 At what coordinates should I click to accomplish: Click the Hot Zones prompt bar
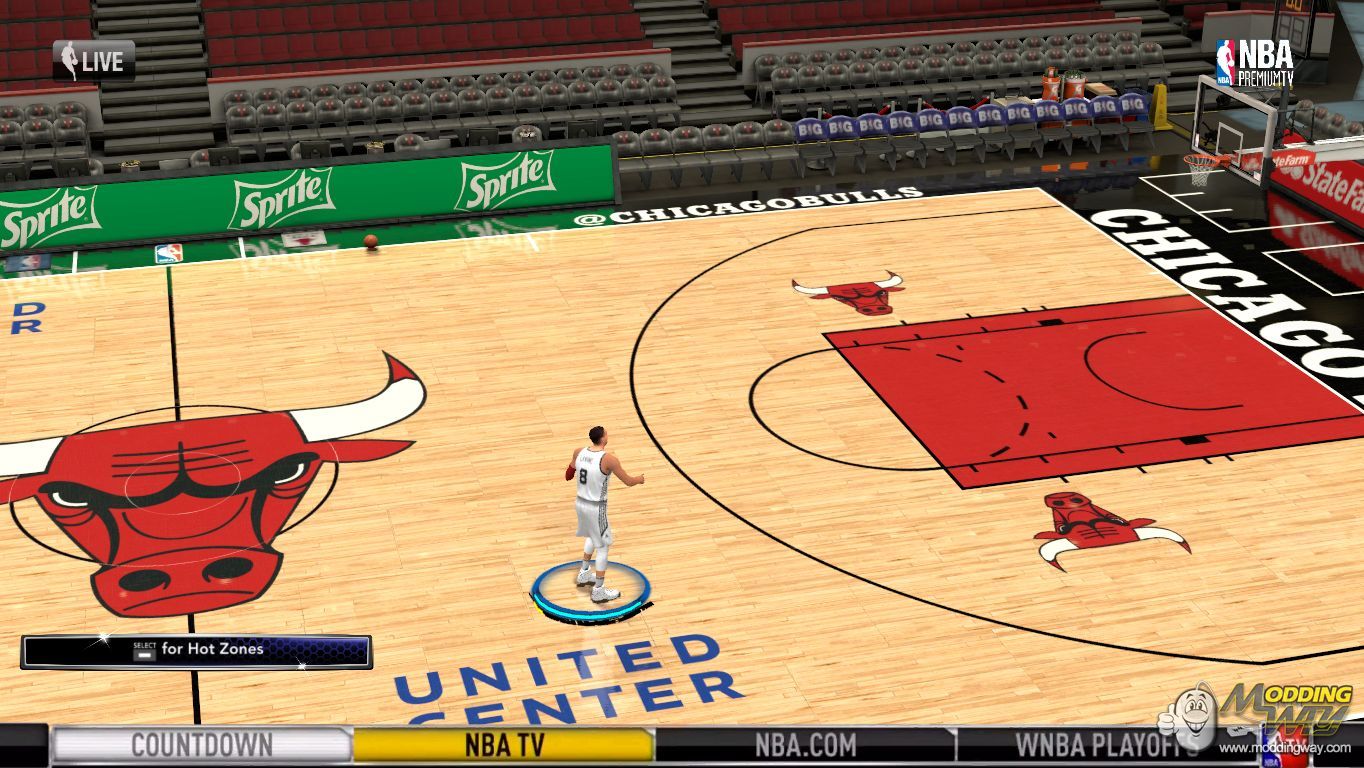click(x=197, y=651)
